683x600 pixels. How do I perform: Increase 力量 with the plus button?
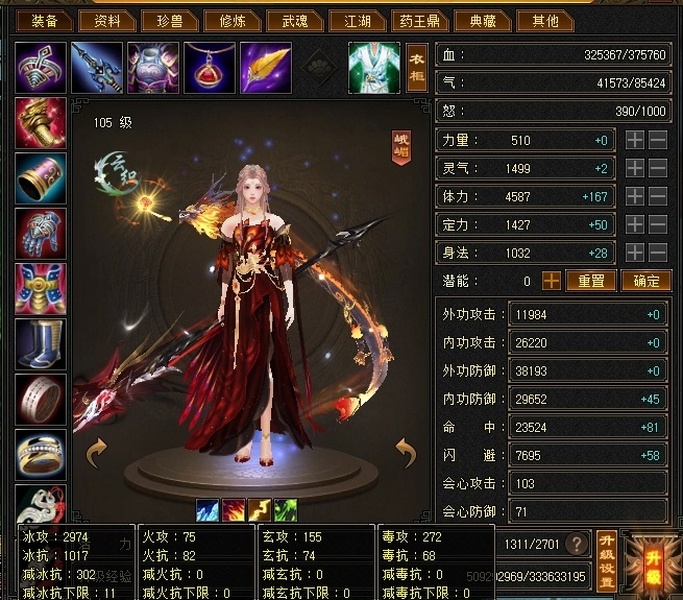point(635,141)
